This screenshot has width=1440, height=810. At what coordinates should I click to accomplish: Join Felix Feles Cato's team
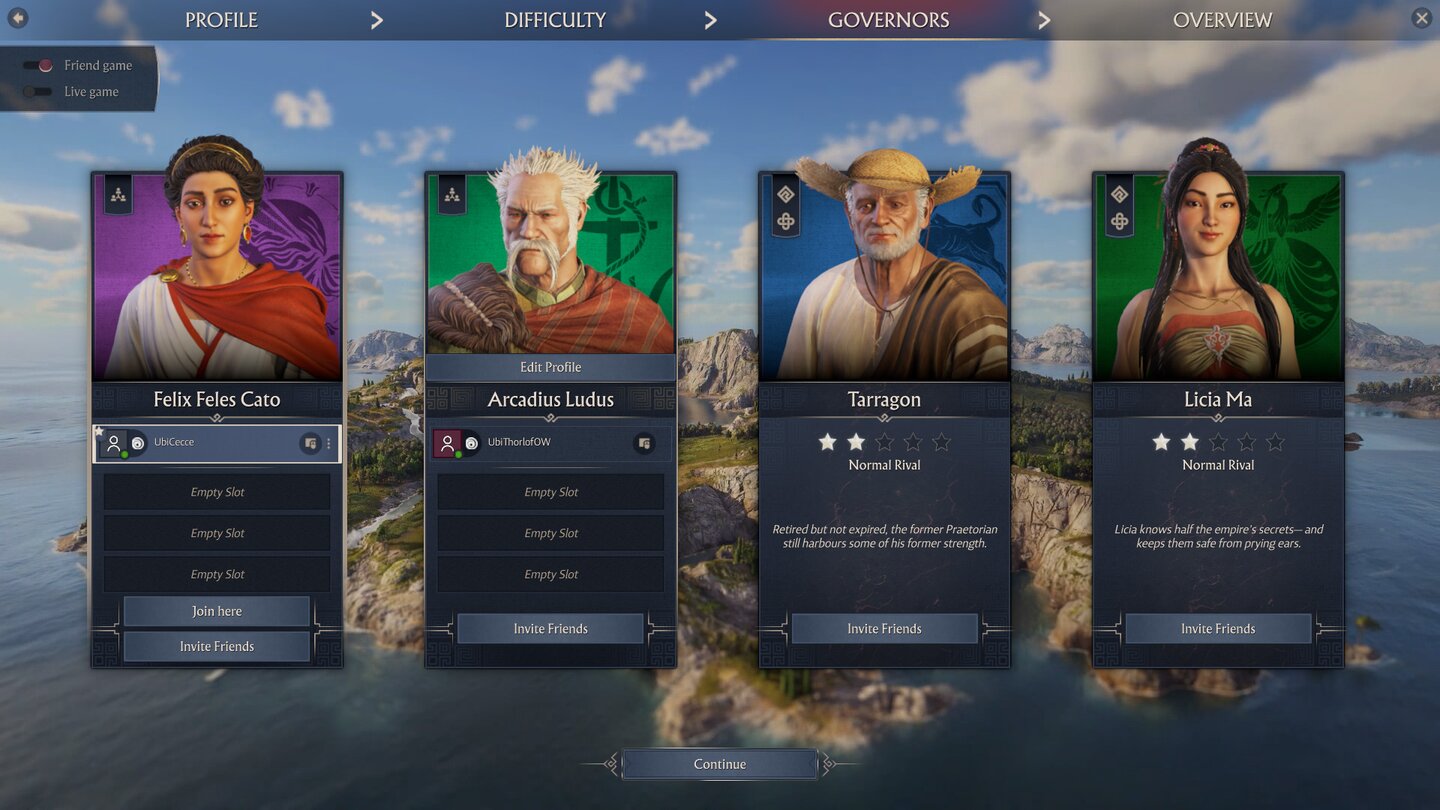217,611
